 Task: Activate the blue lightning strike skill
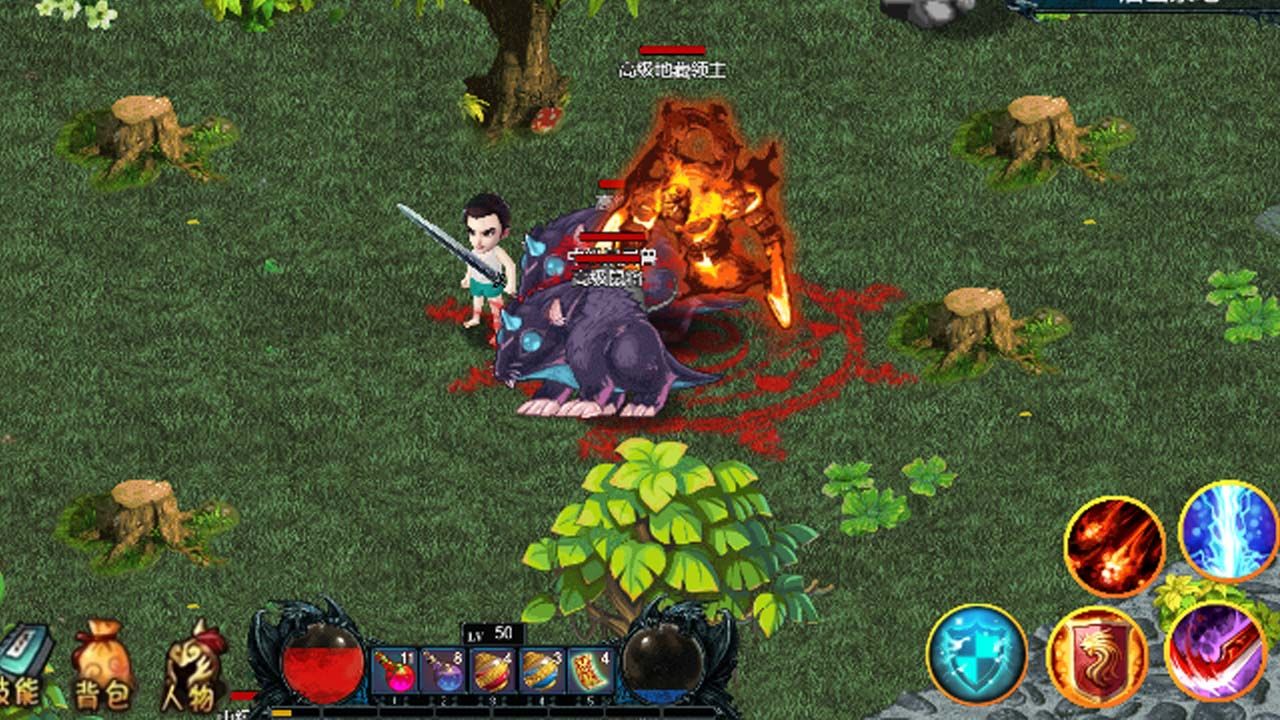(1229, 530)
